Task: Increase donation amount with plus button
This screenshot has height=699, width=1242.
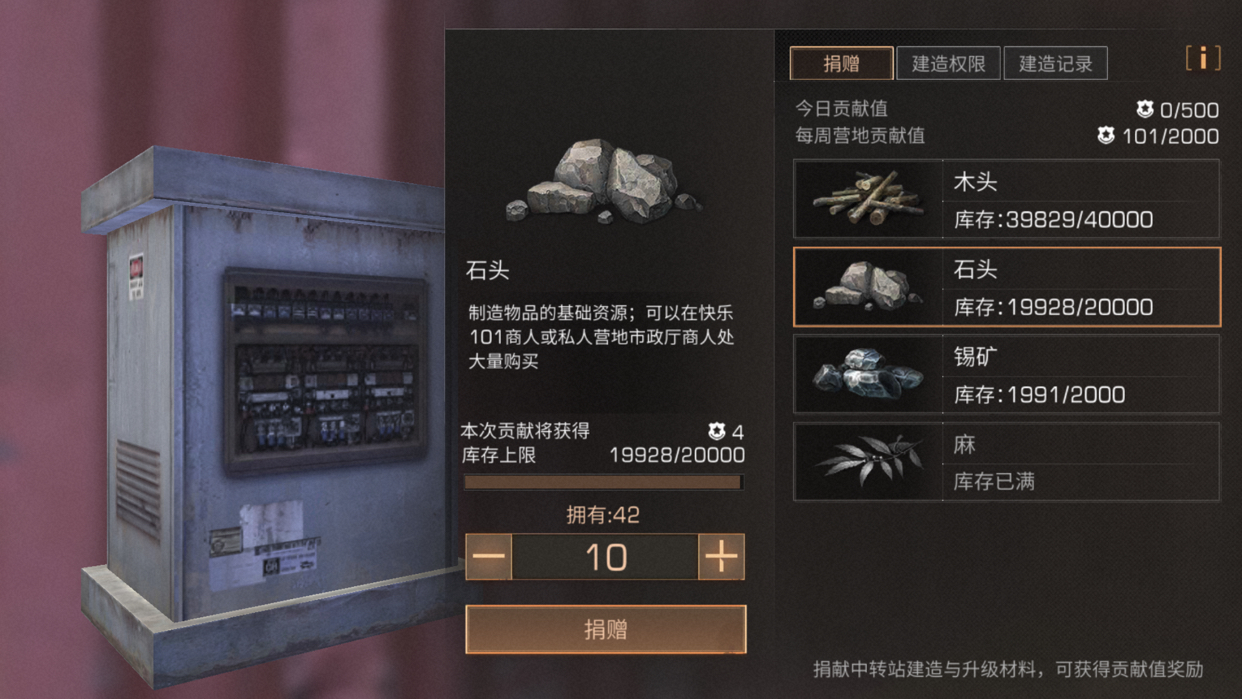Action: pos(721,557)
